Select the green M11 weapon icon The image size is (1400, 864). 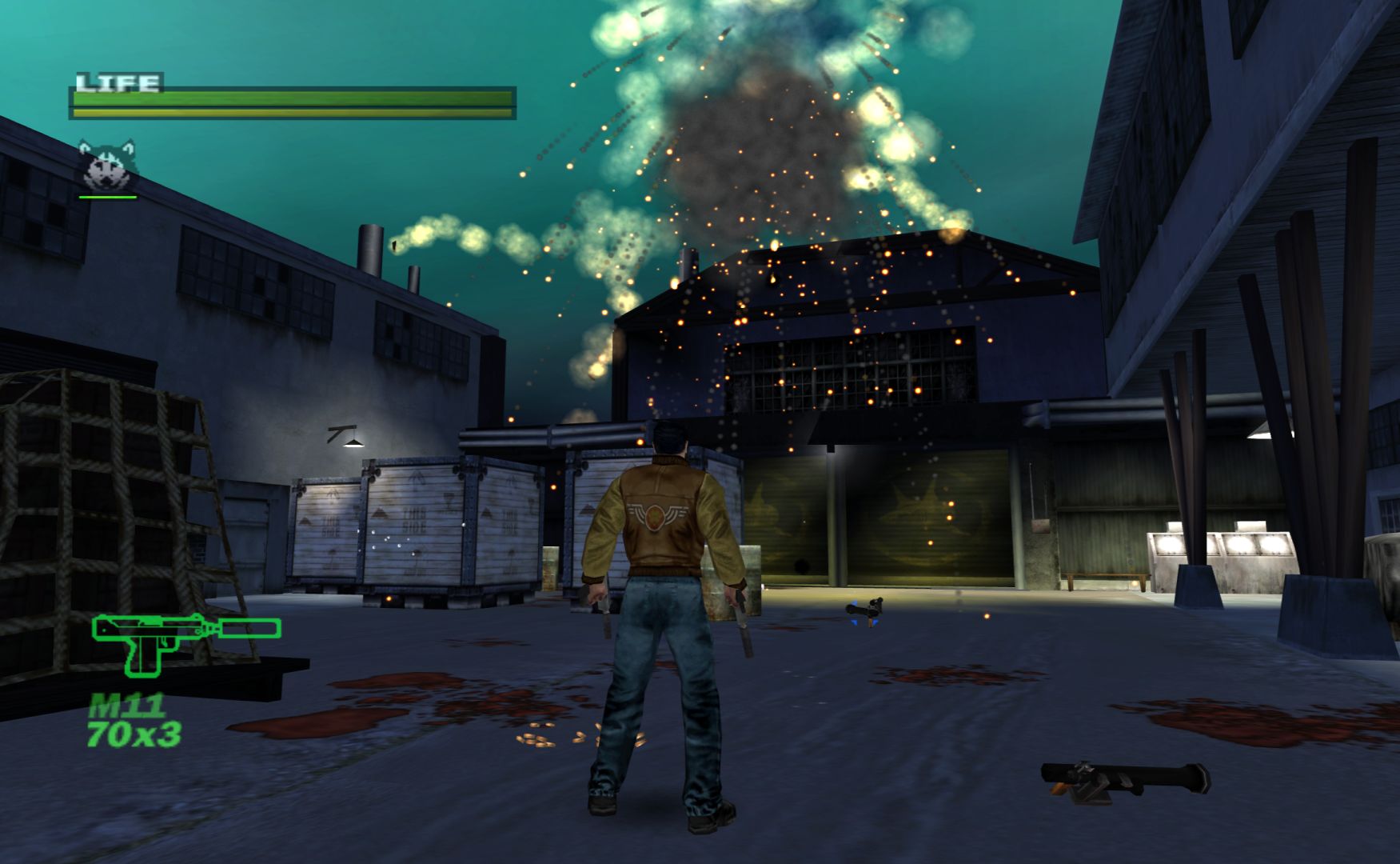pyautogui.click(x=185, y=641)
